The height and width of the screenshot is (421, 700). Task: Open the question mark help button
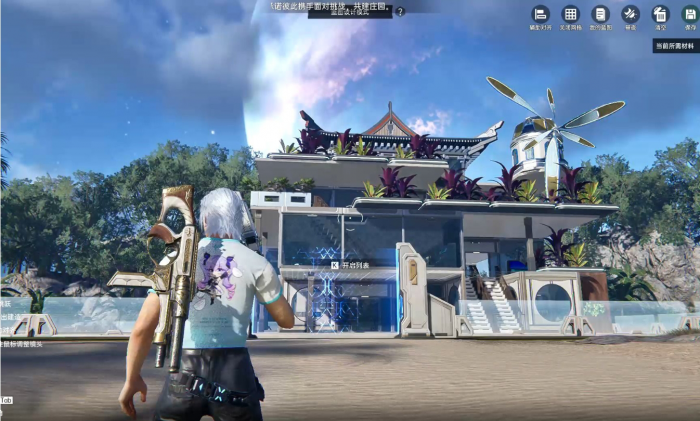coord(400,12)
